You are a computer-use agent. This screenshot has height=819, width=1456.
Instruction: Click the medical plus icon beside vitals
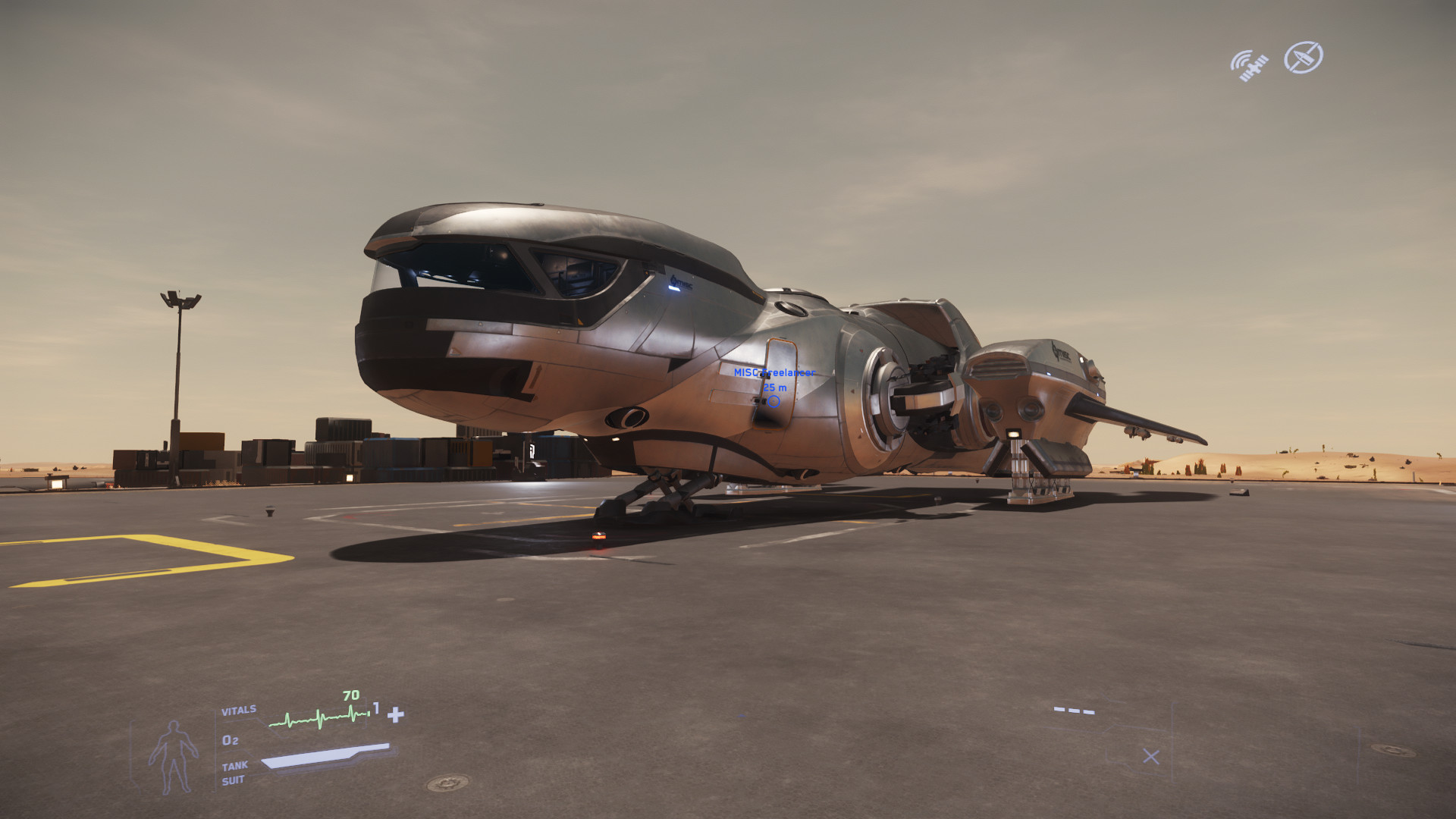396,714
